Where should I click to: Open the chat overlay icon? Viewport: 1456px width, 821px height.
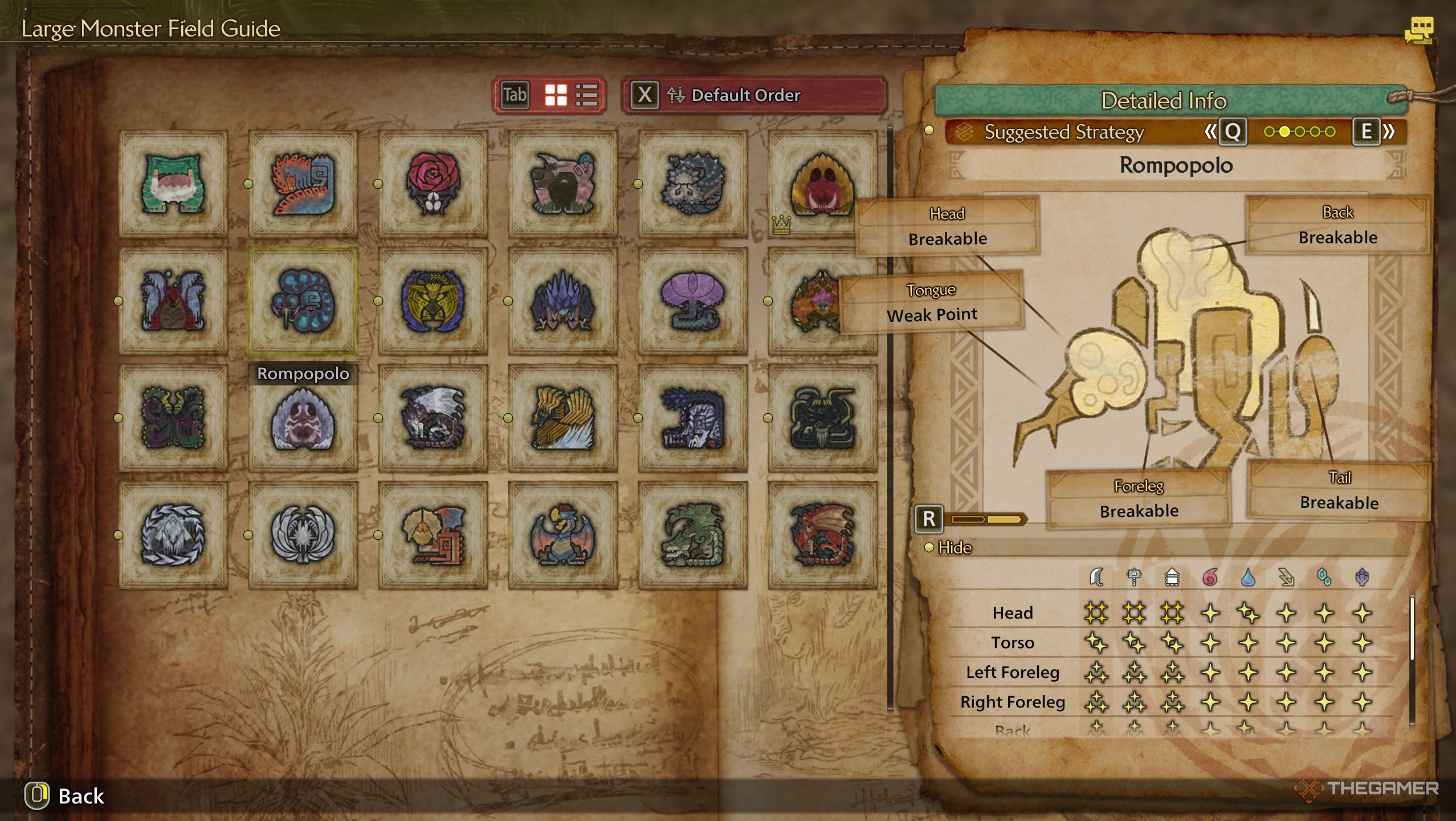point(1418,30)
